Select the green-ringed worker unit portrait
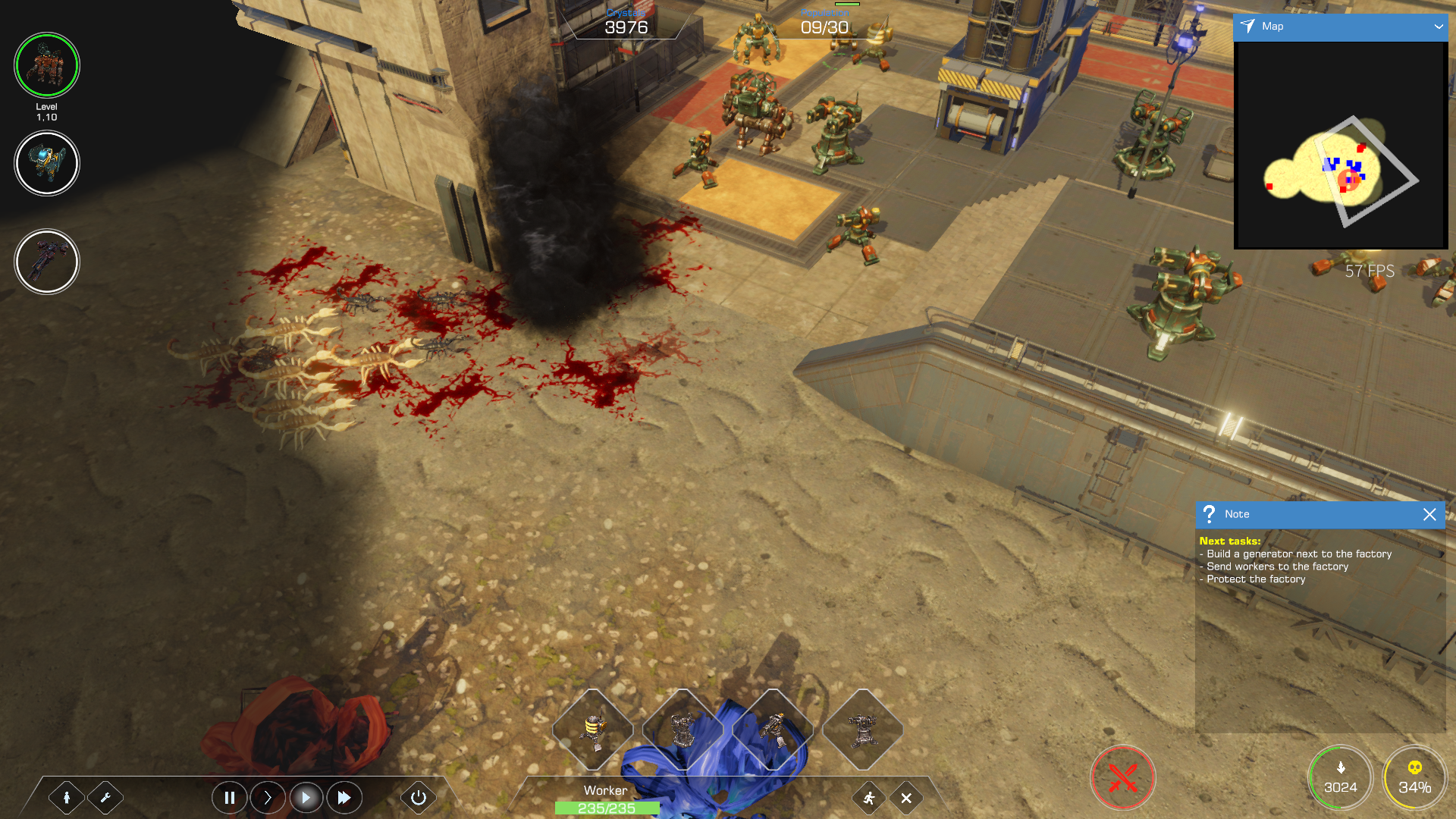 point(47,65)
